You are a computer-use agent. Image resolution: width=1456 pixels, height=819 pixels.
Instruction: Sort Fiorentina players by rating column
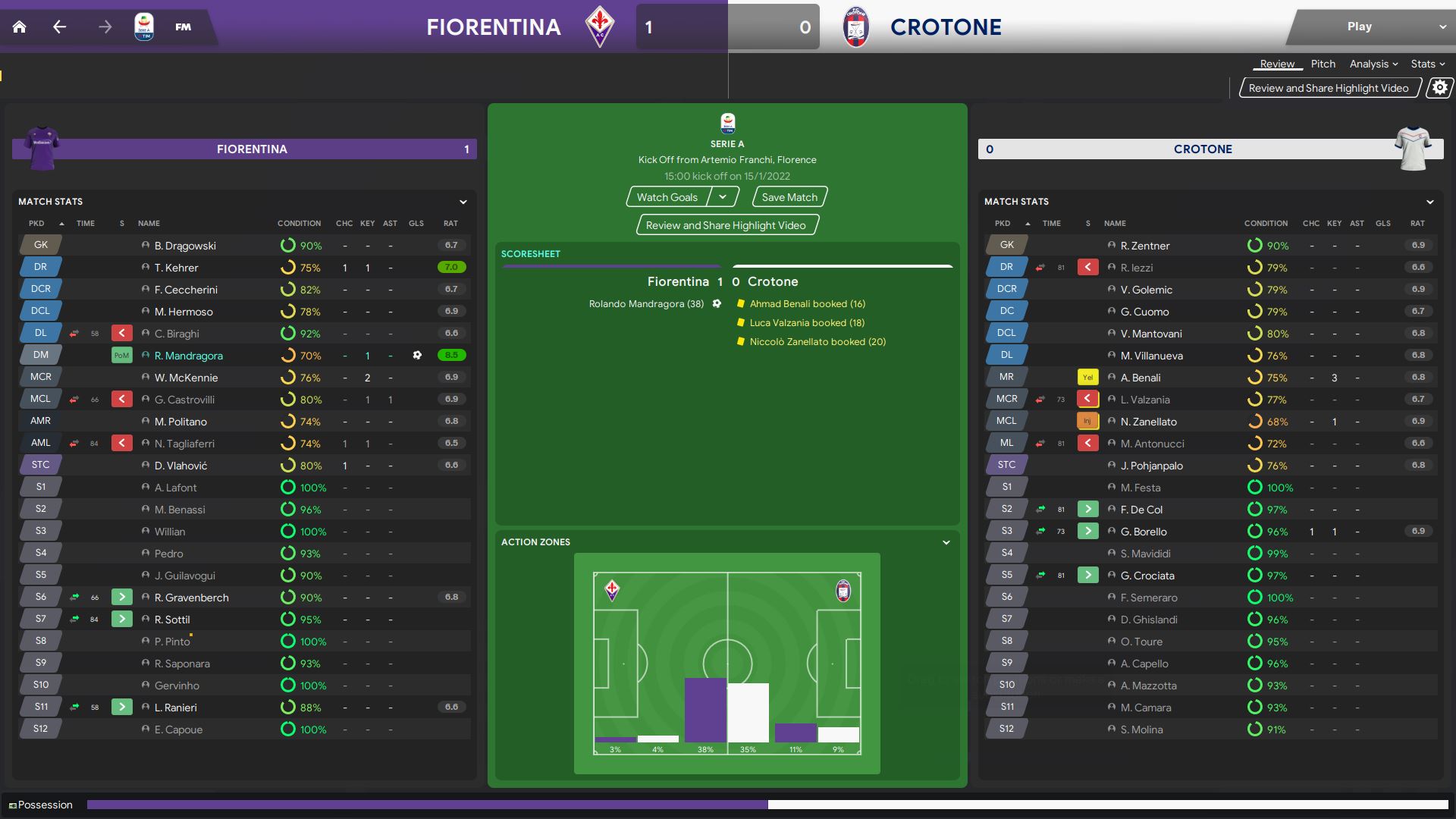[450, 224]
